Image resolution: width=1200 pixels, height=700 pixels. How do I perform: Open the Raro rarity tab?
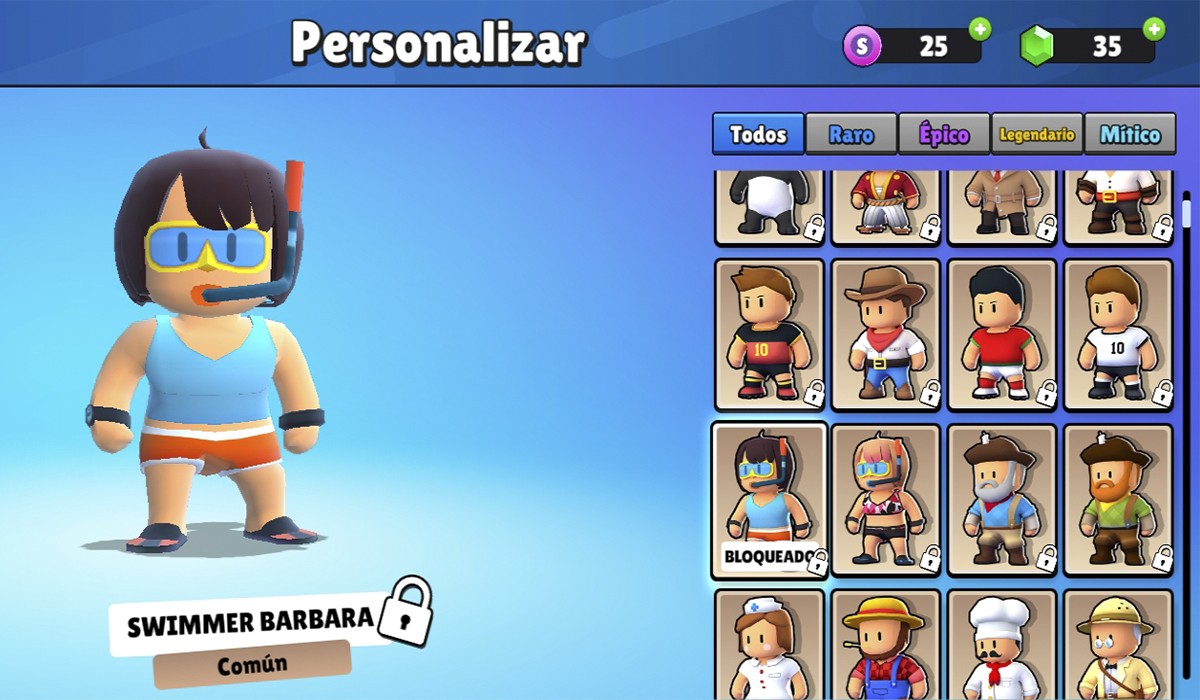(x=851, y=134)
